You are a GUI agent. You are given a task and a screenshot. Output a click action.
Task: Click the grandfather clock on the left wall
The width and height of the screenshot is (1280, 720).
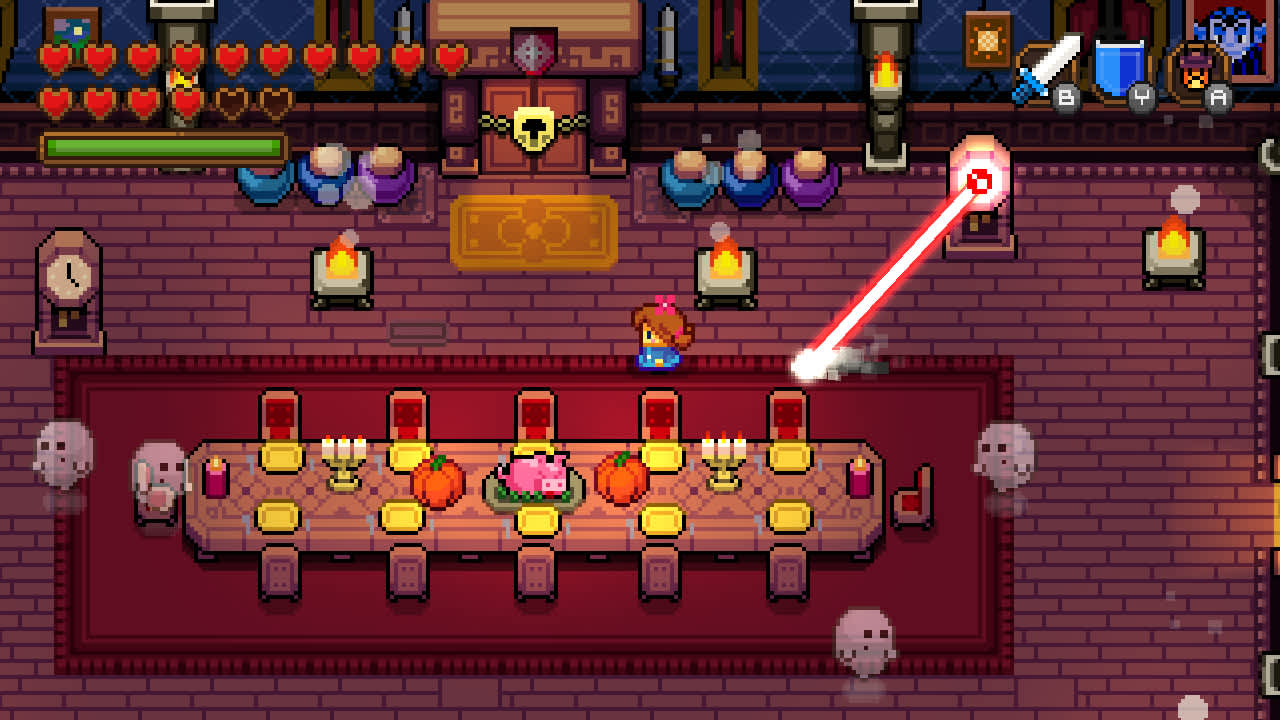pos(67,285)
